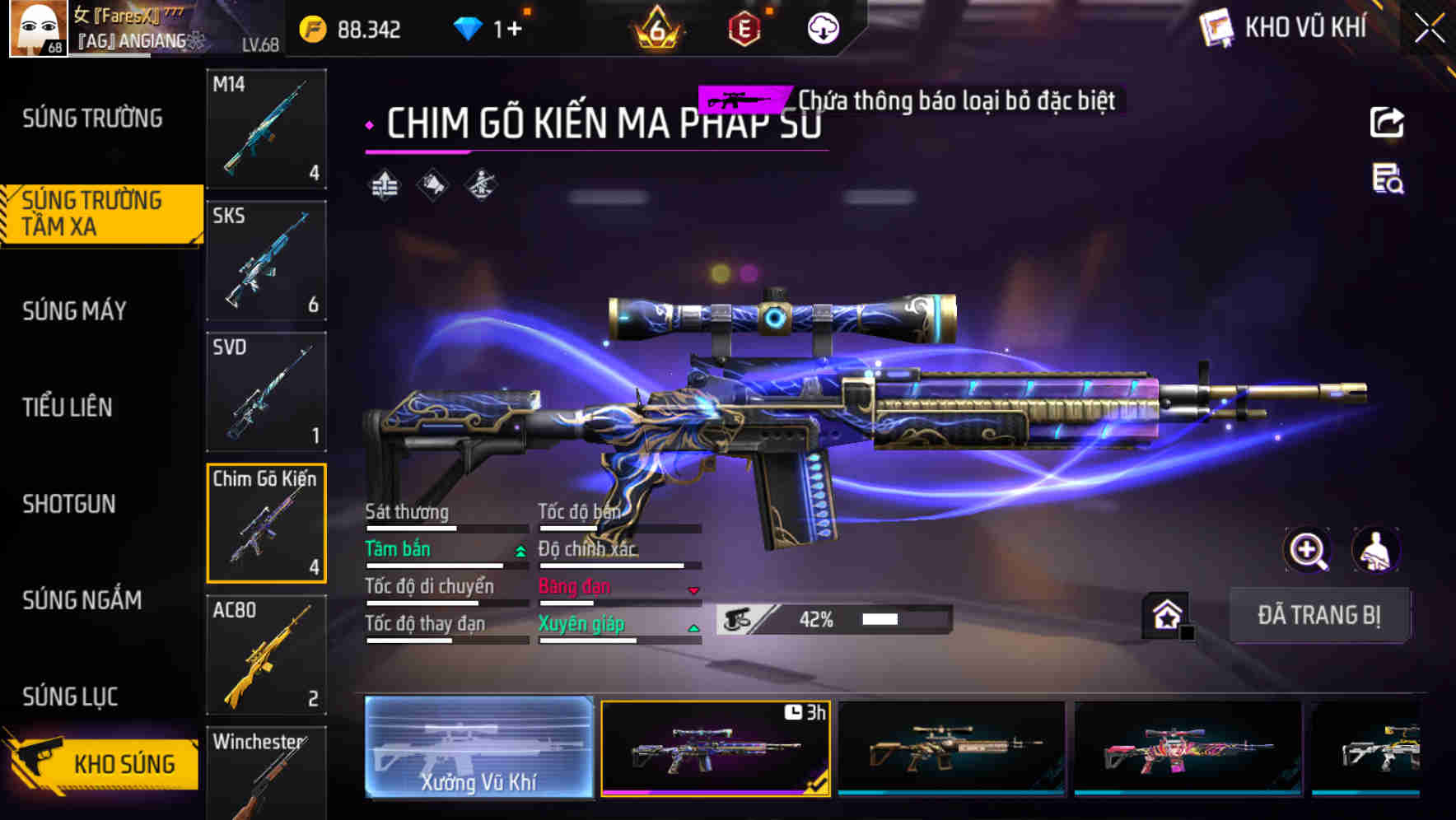The height and width of the screenshot is (820, 1456).
Task: Switch to the SÚNG MÁY category tab
Action: click(74, 311)
